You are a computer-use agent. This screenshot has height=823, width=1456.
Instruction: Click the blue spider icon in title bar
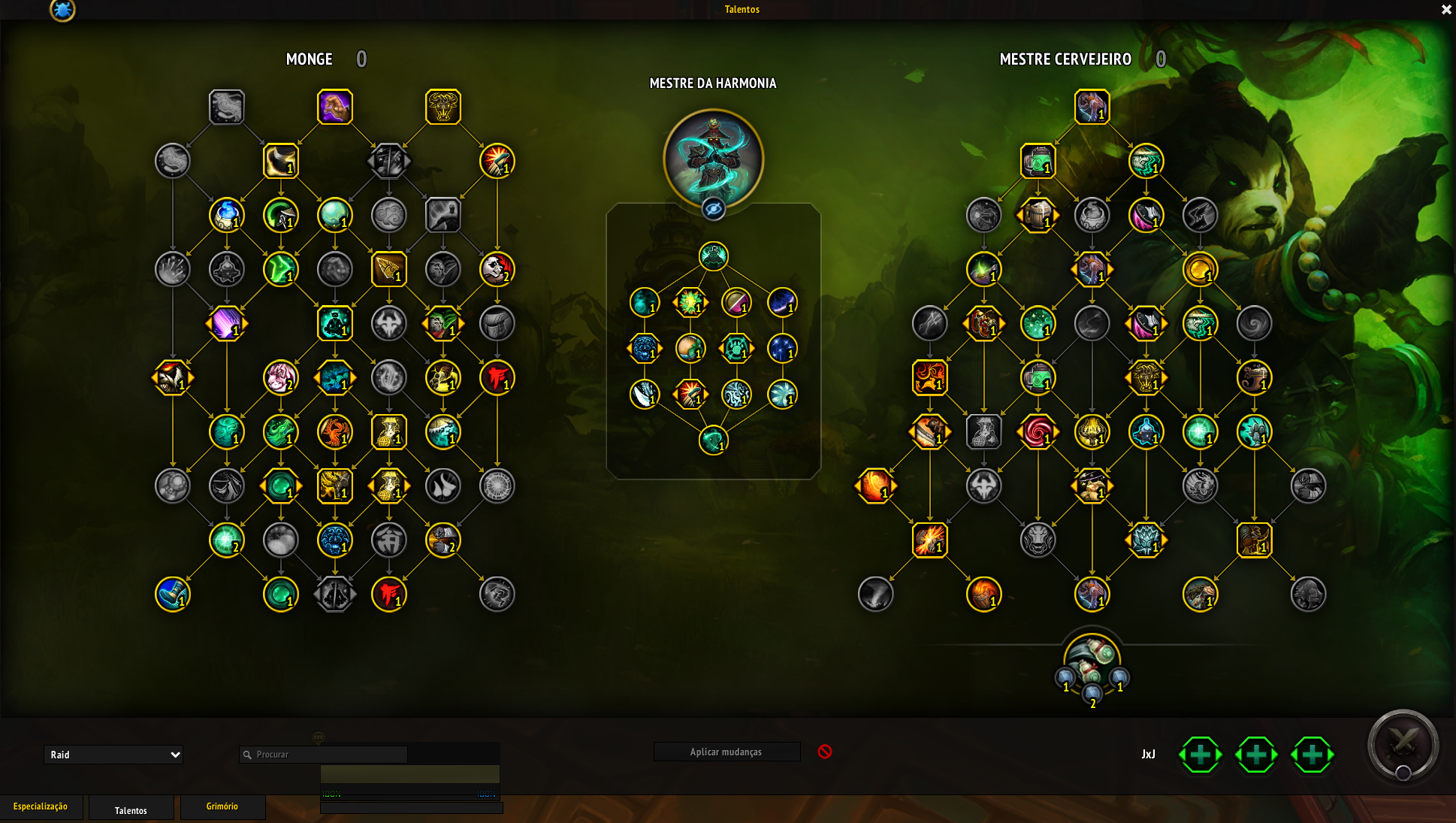tap(62, 10)
